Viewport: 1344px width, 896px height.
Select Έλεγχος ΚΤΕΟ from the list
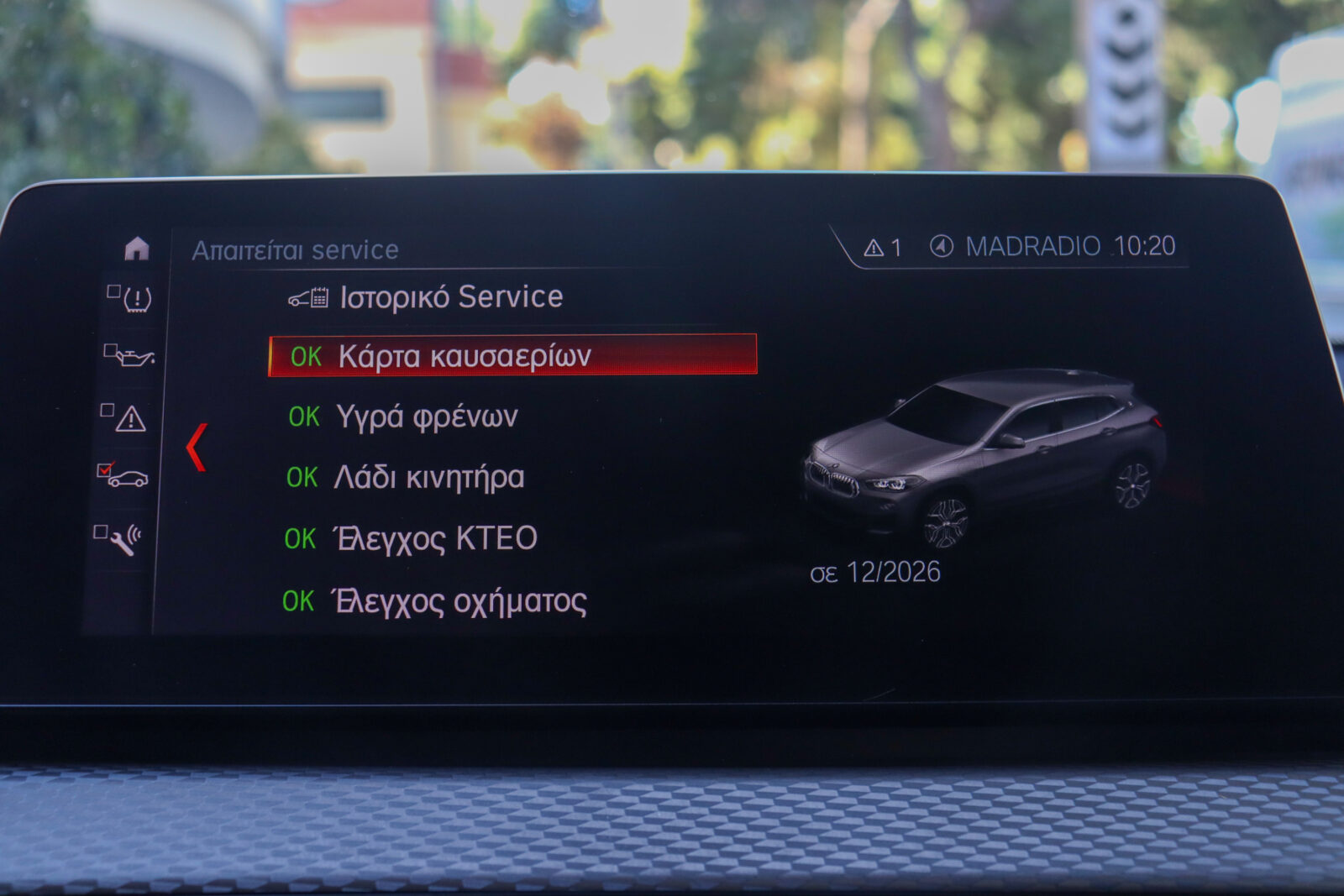tap(434, 538)
